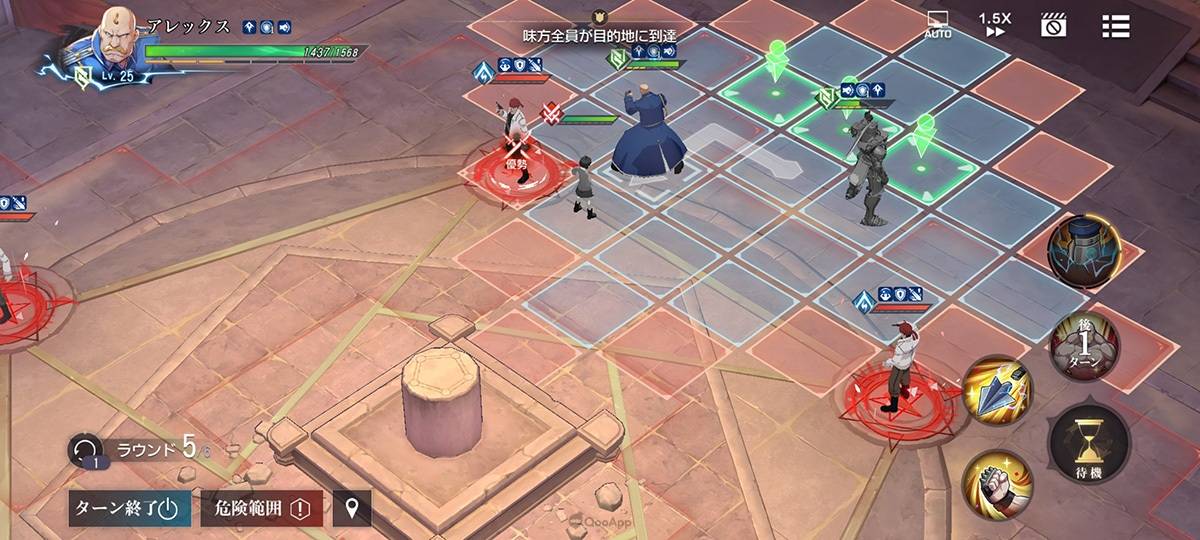The image size is (1200, 540).
Task: Tap the map pin location button
Action: coord(351,508)
